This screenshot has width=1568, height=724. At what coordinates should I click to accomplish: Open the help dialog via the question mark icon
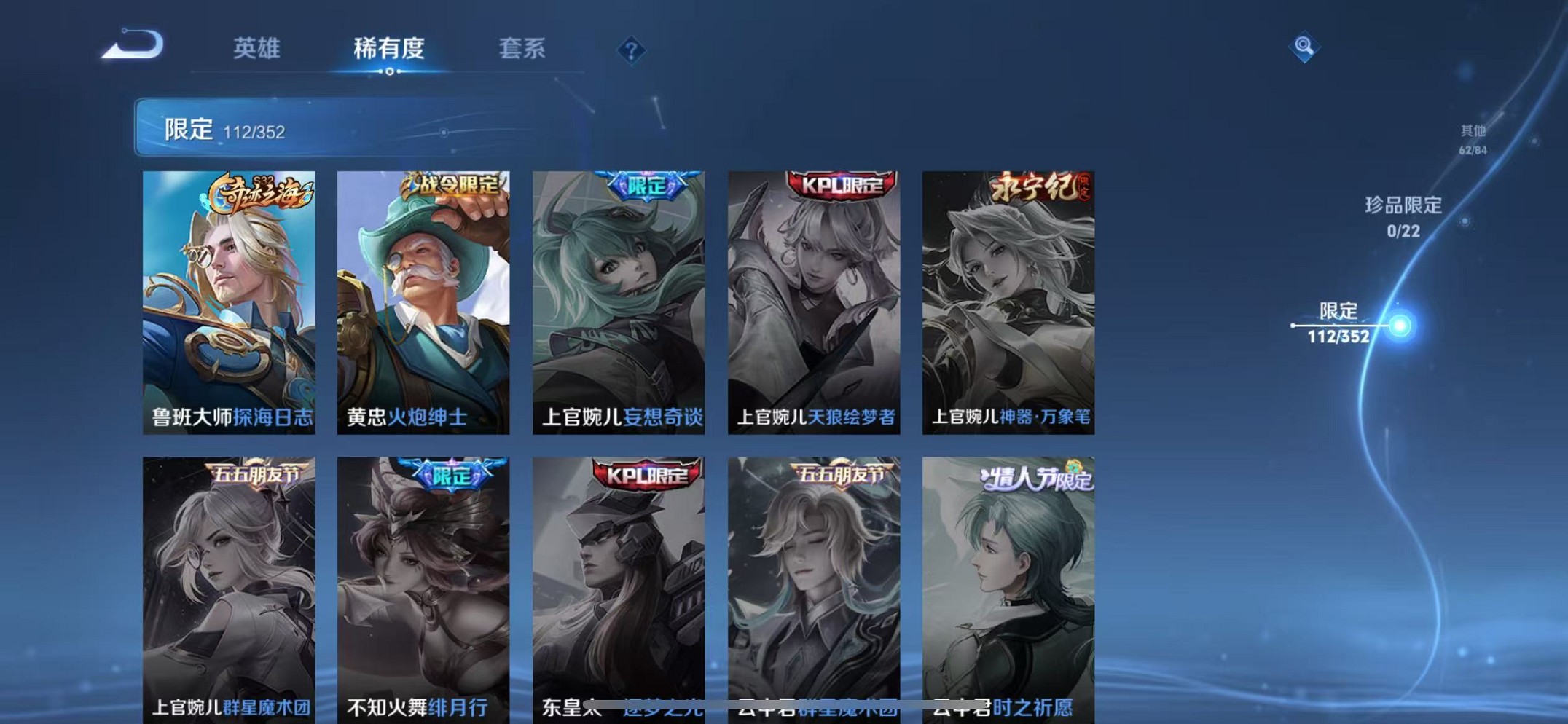click(x=631, y=50)
